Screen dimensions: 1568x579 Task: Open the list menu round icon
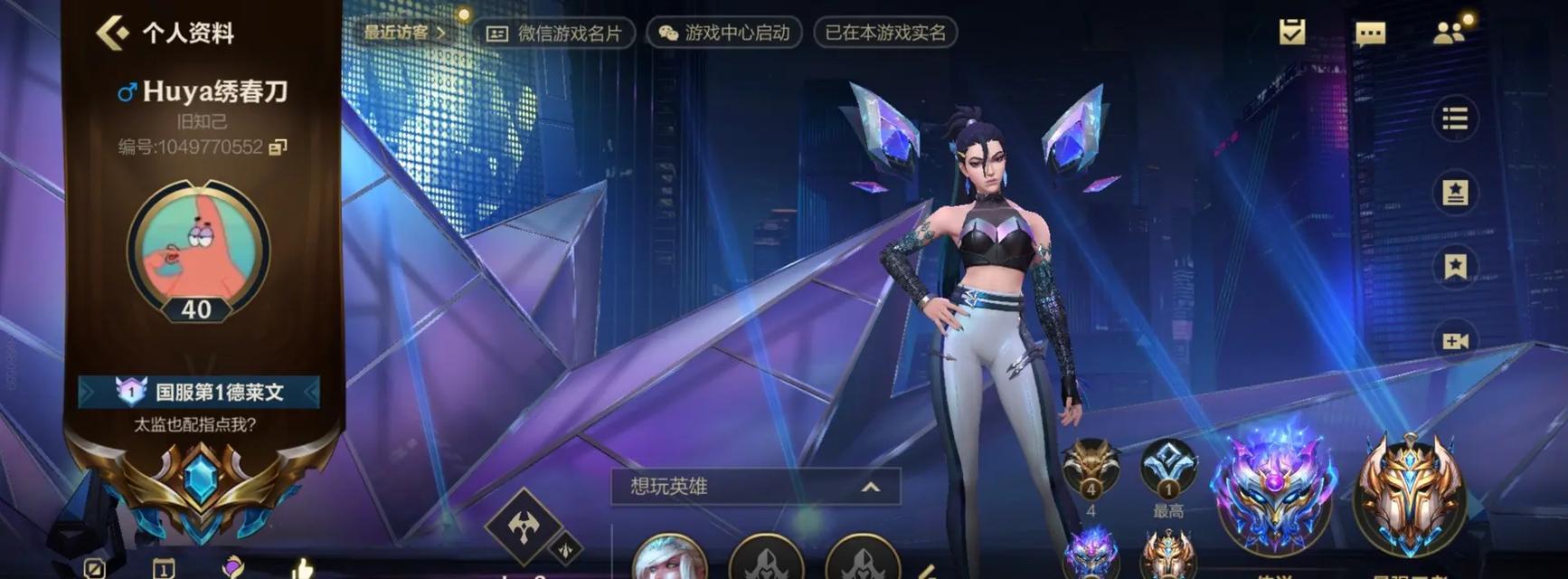tap(1454, 119)
